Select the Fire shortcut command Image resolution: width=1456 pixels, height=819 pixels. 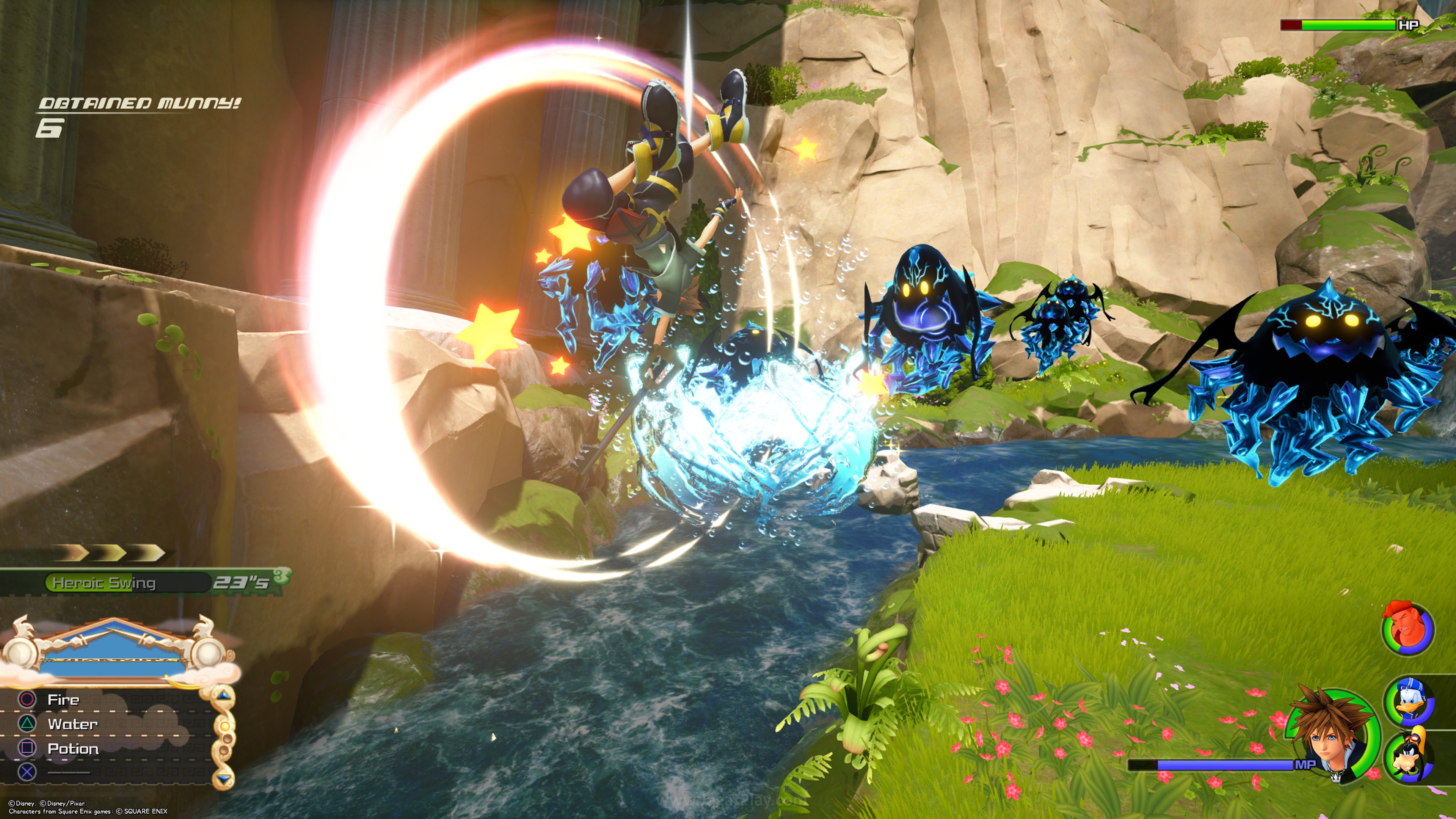pyautogui.click(x=63, y=700)
